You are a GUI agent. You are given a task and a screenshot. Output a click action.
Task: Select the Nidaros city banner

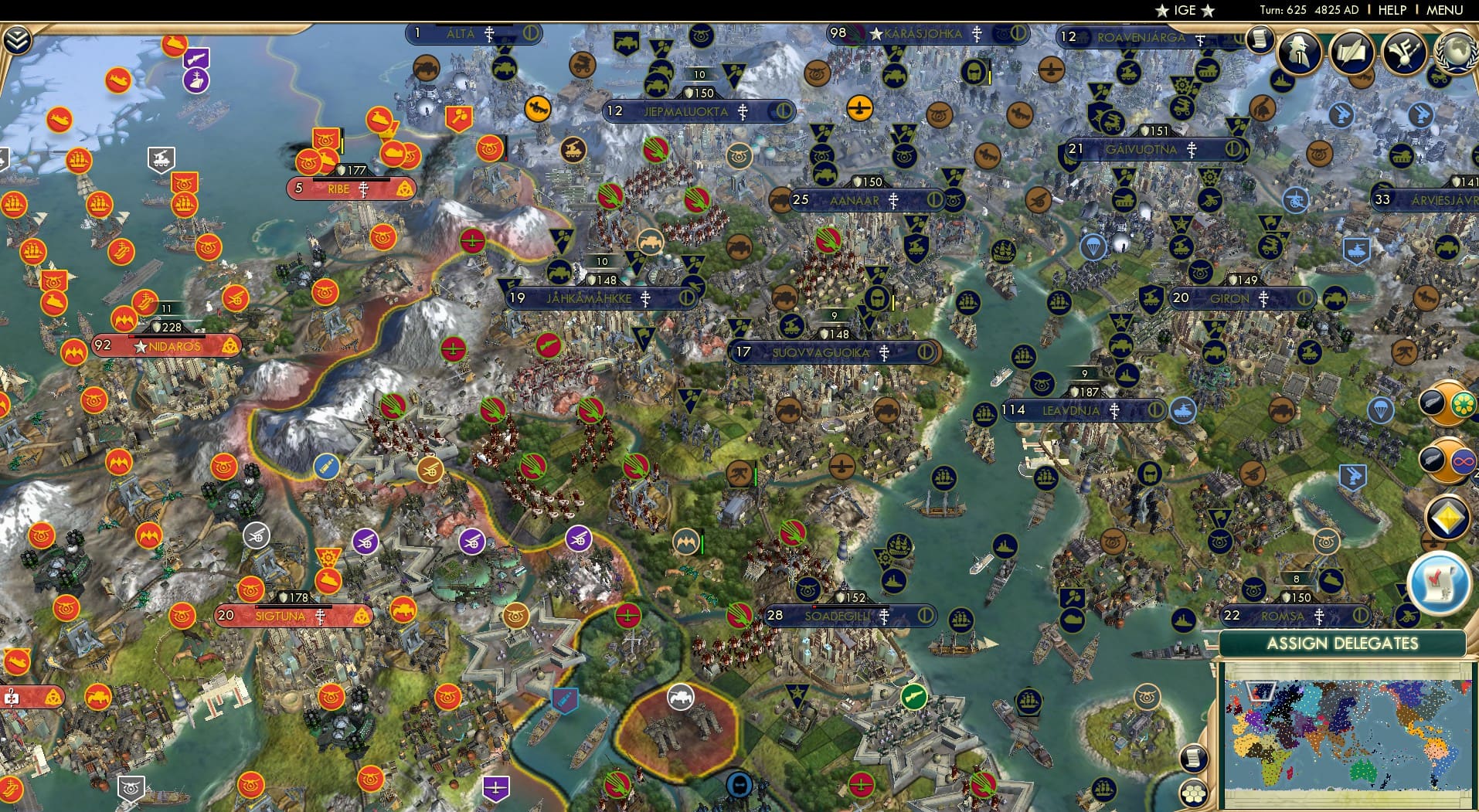168,346
